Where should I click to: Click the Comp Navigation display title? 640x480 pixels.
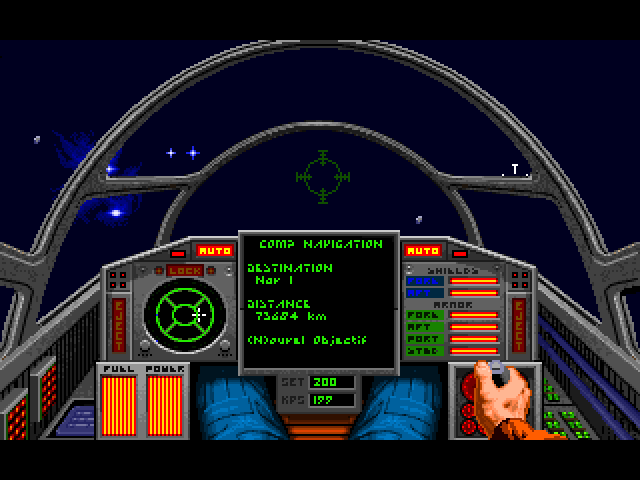[320, 243]
